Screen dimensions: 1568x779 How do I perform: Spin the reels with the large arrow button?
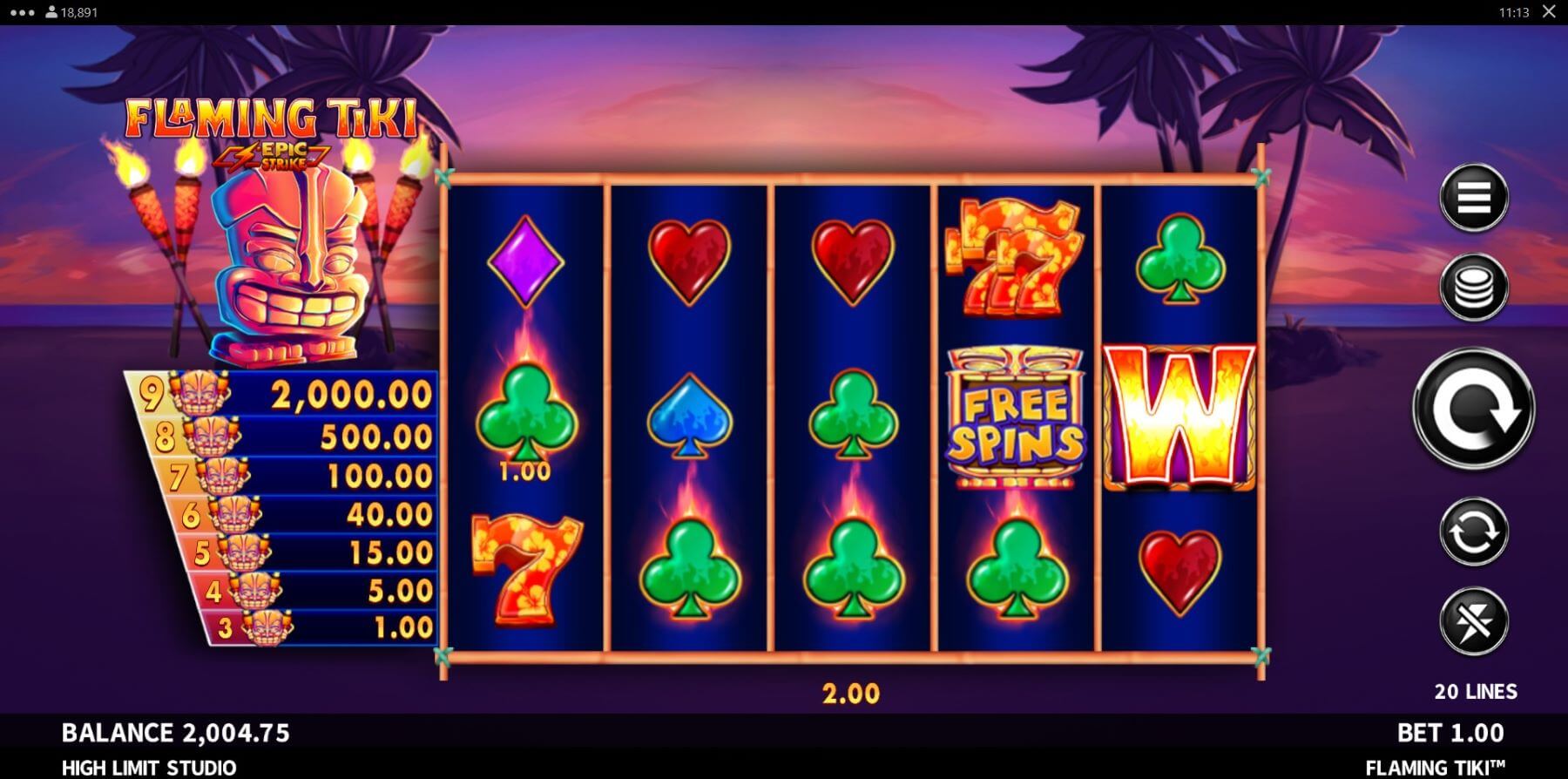pos(1473,409)
